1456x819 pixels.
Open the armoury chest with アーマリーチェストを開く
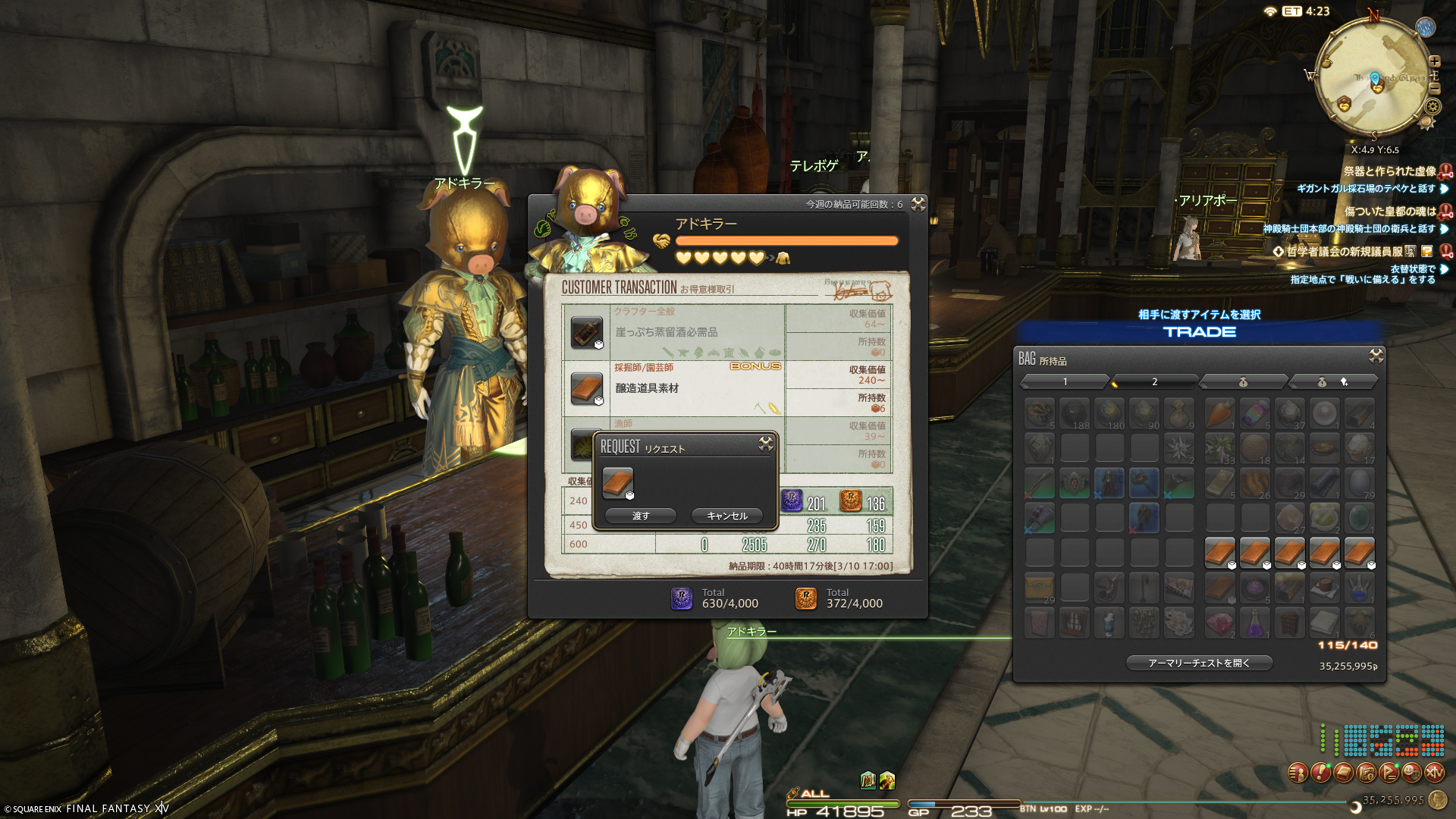tap(1198, 663)
